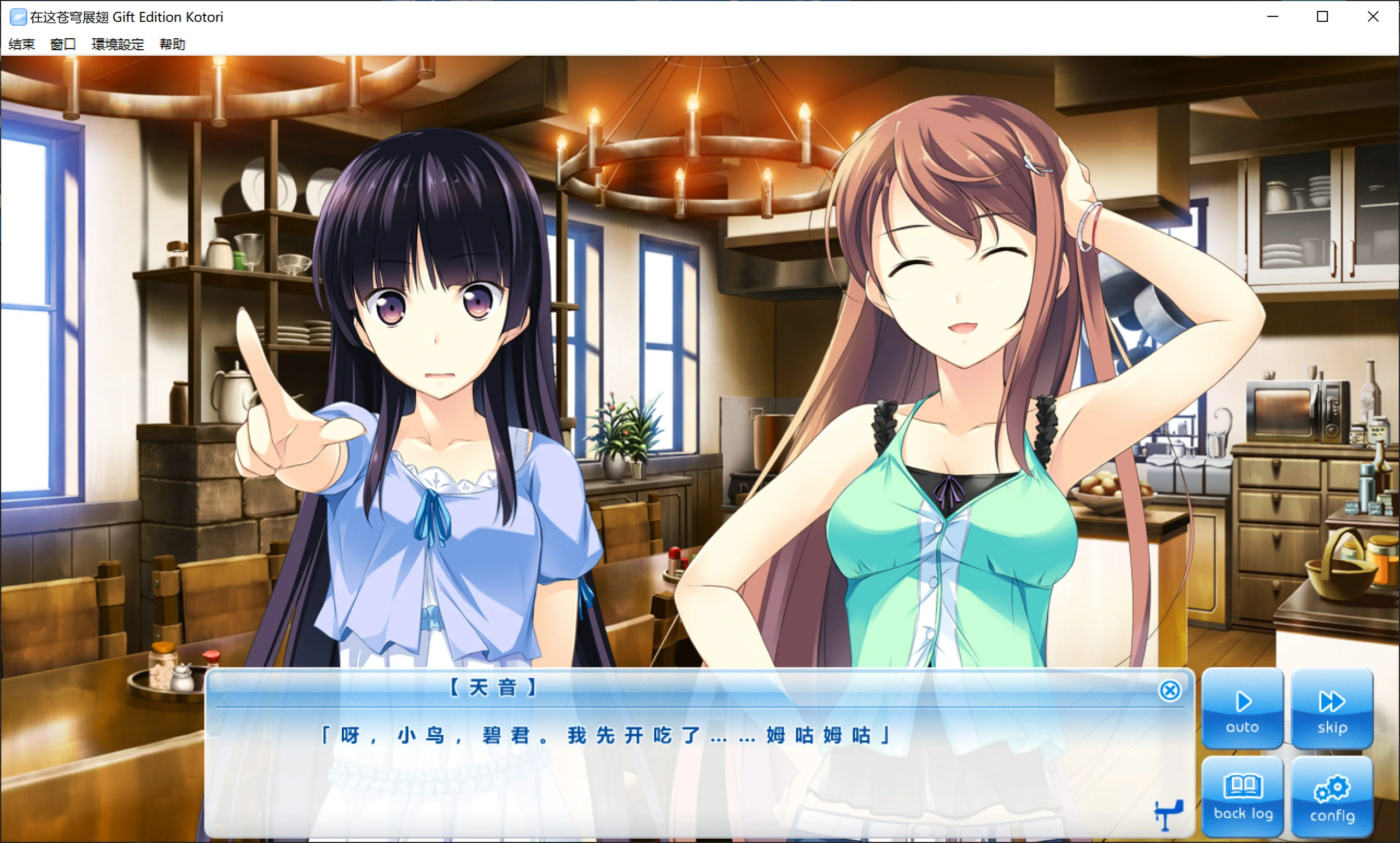Click the config button
The height and width of the screenshot is (843, 1400).
coord(1332,797)
